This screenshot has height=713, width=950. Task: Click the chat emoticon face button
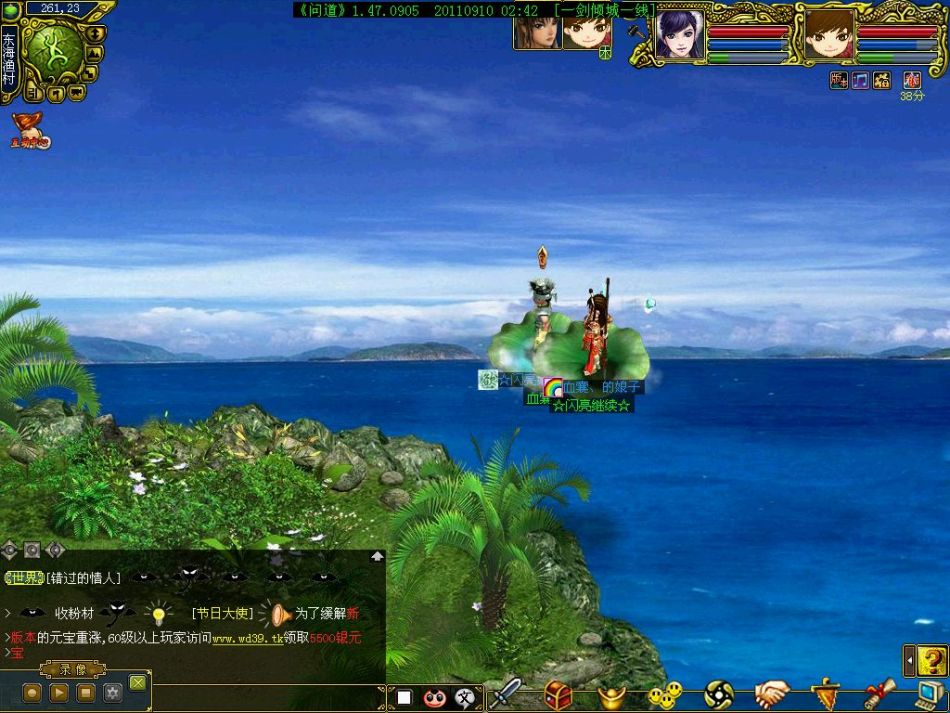tap(434, 697)
